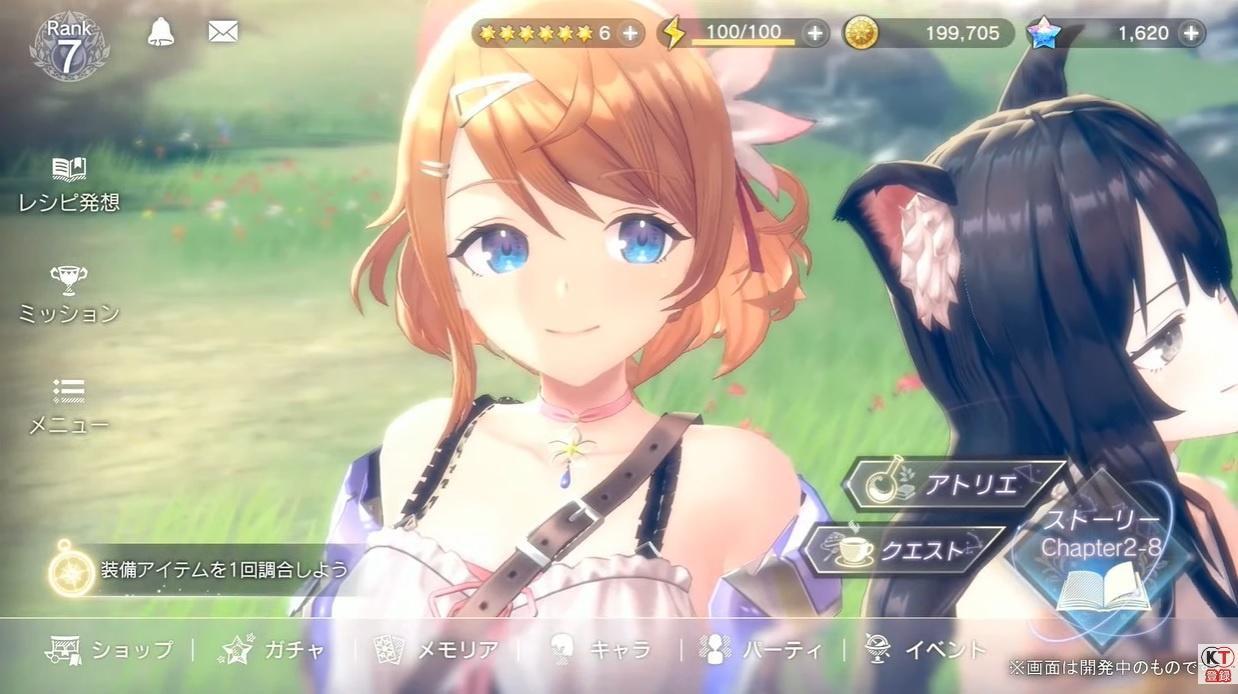Show the キャラ character list

599,650
